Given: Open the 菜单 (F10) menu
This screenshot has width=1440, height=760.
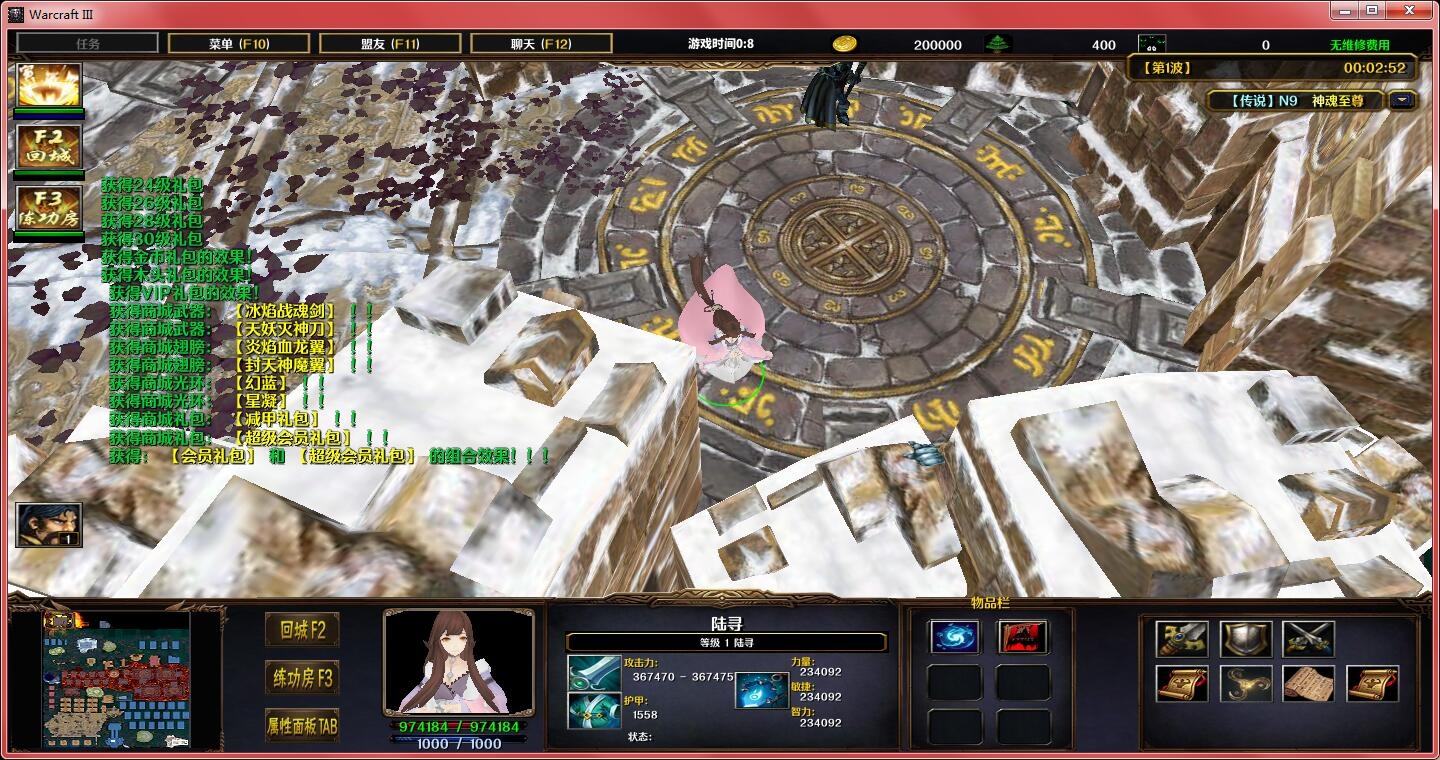Looking at the screenshot, I should pyautogui.click(x=238, y=44).
